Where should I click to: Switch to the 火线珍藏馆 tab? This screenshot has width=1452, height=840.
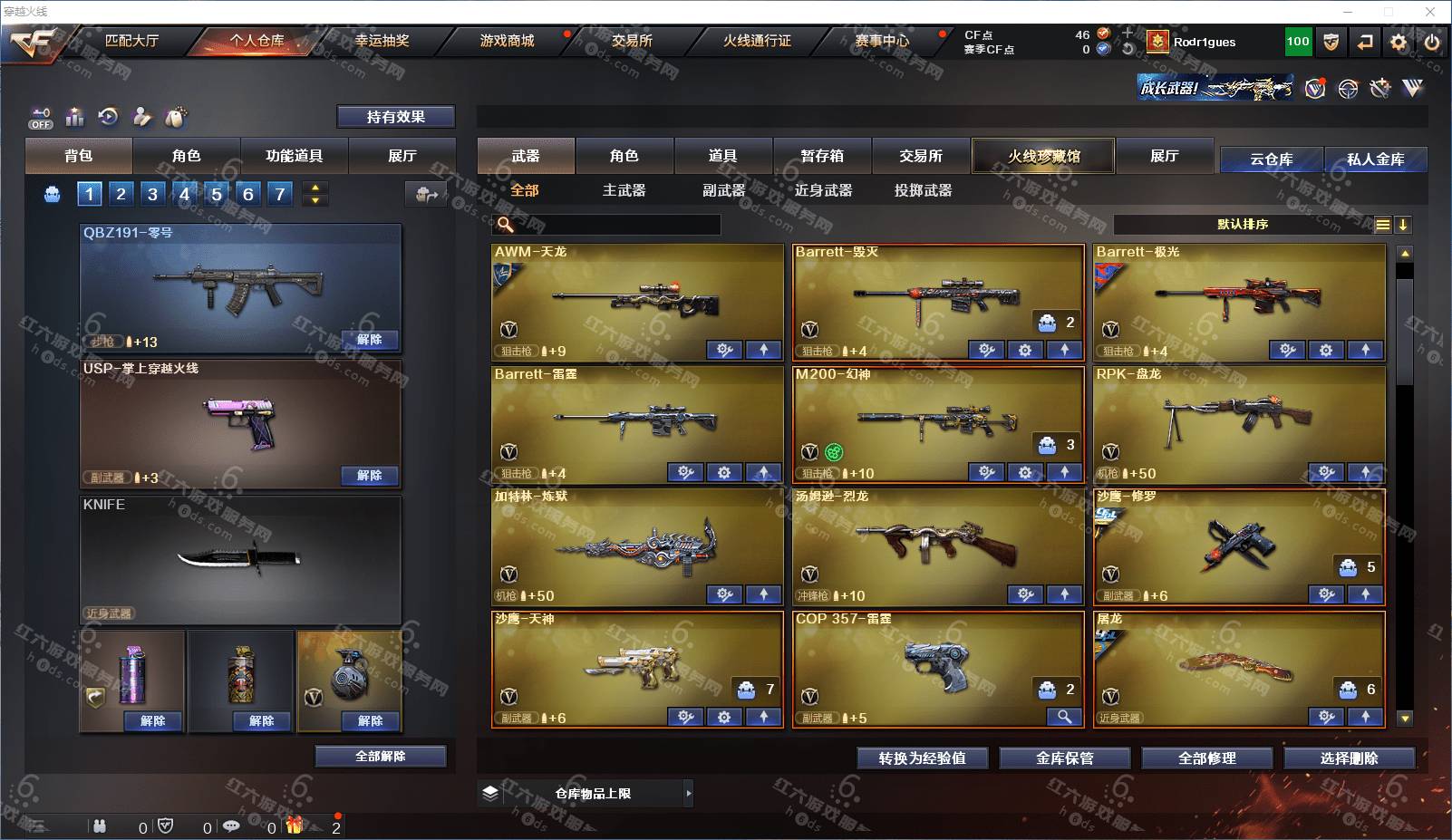pos(1044,156)
